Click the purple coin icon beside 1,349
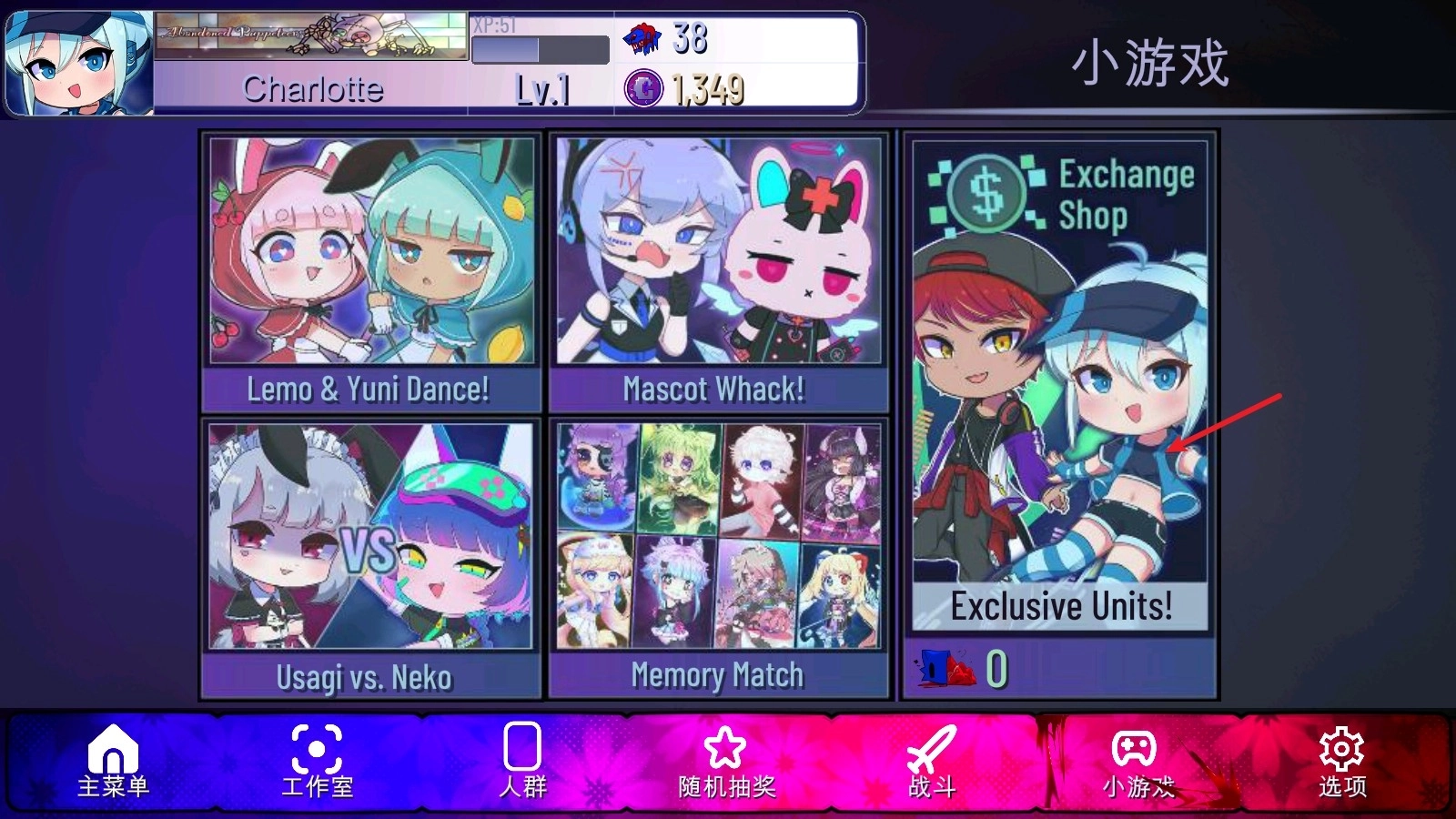This screenshot has width=1456, height=819. click(x=642, y=88)
